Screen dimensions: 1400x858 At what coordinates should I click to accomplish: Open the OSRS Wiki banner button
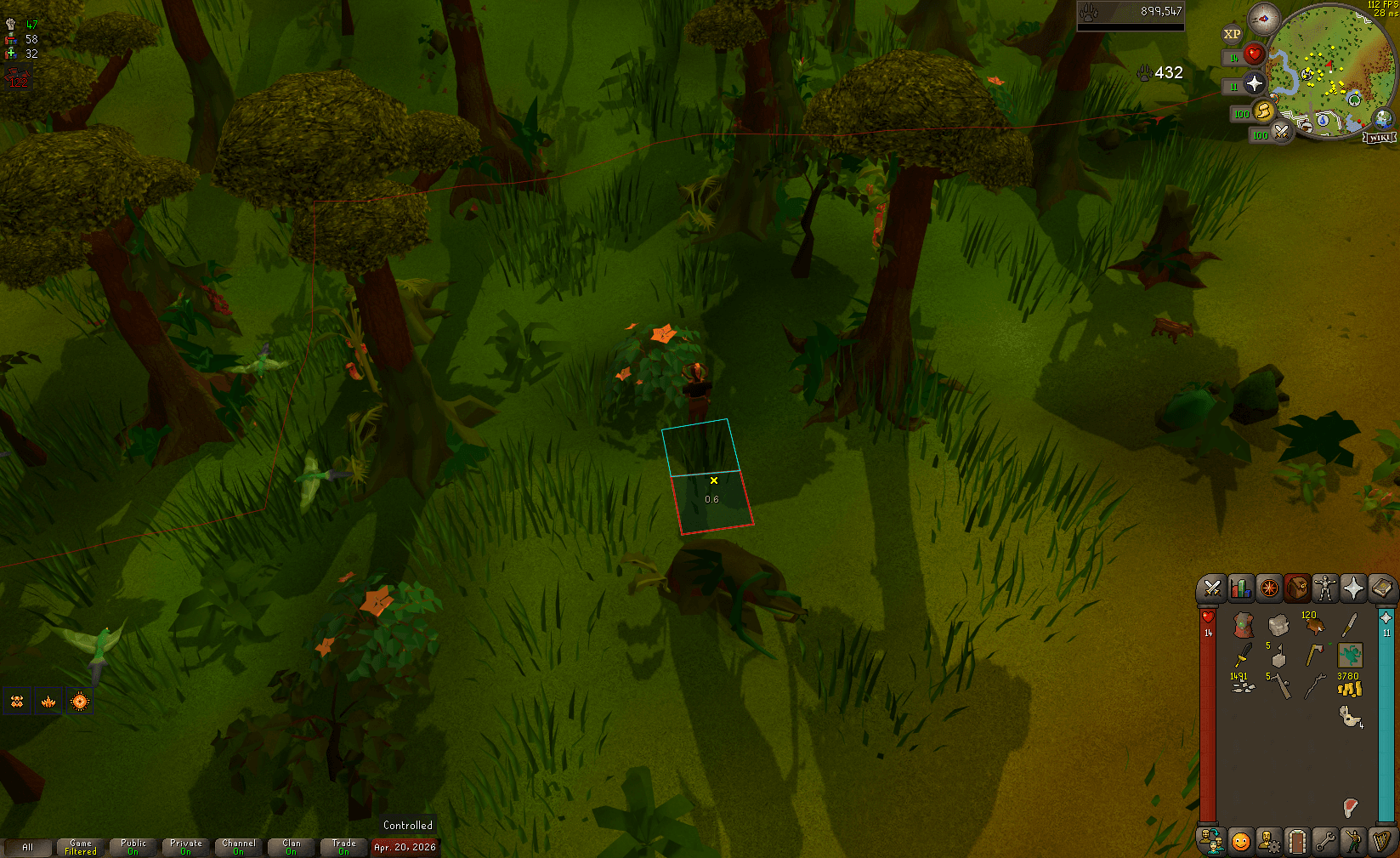click(1378, 135)
